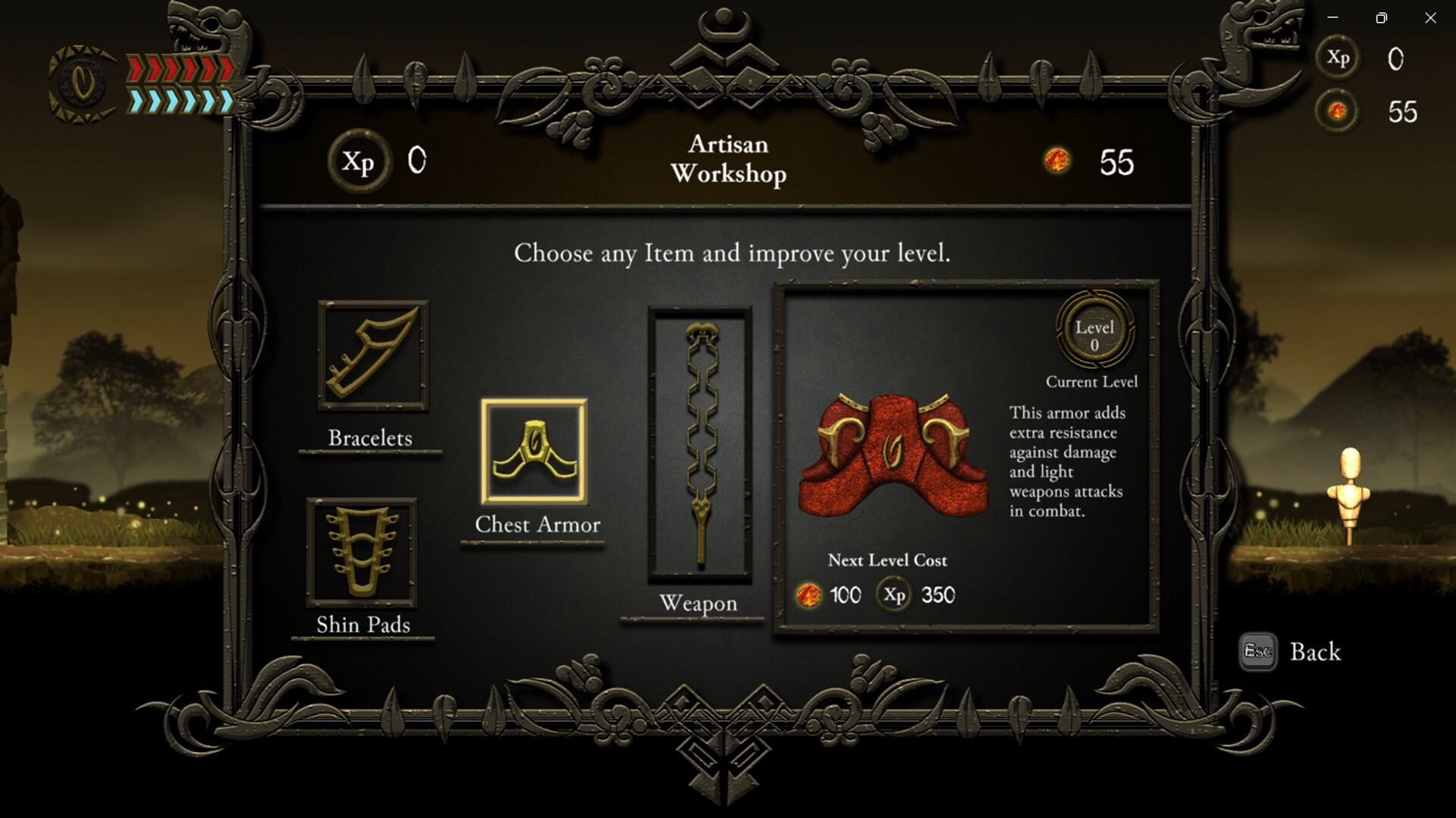Click the Next Level Cost label

pos(889,561)
